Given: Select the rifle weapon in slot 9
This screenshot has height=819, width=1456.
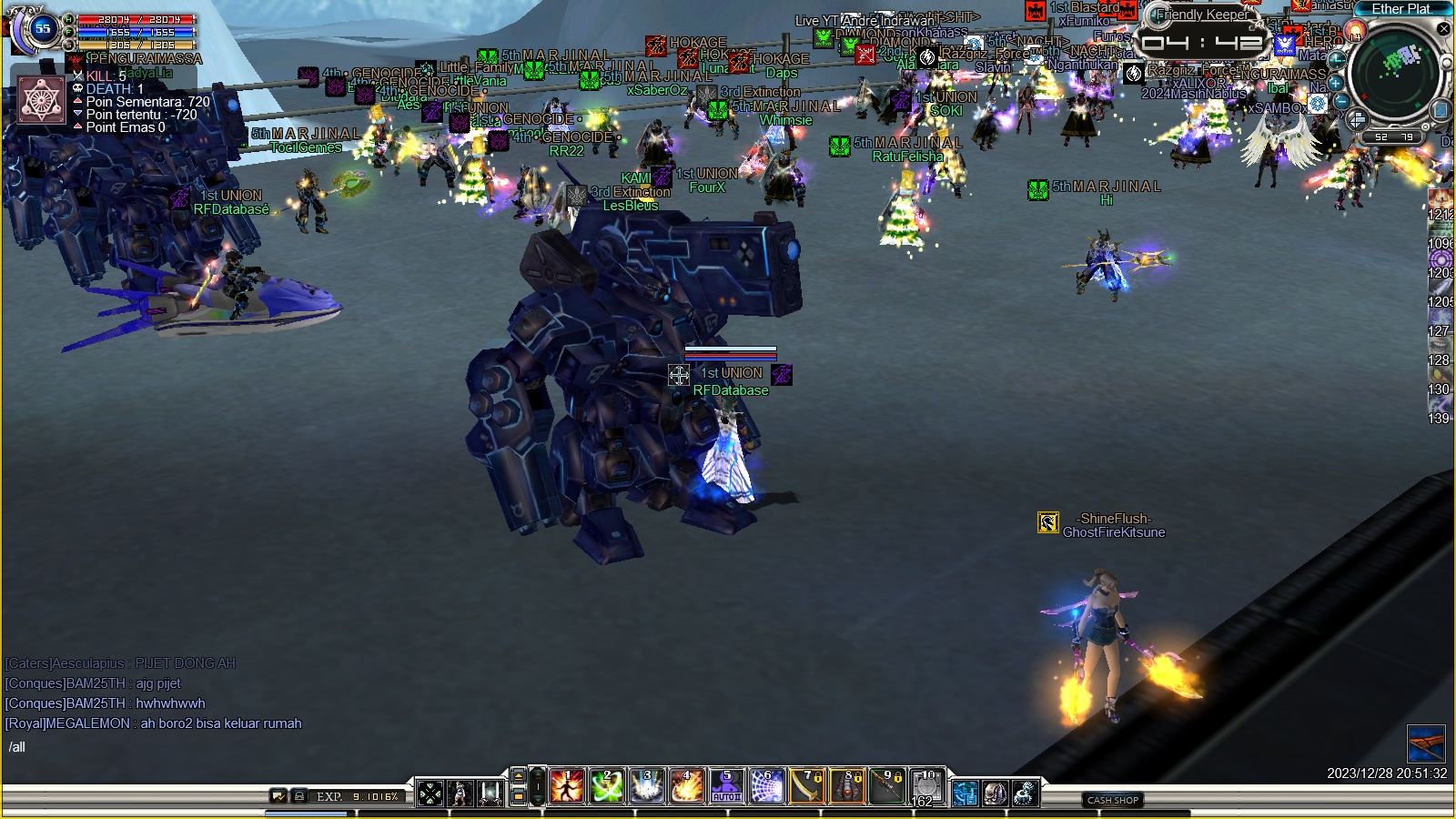Looking at the screenshot, I should 887,786.
